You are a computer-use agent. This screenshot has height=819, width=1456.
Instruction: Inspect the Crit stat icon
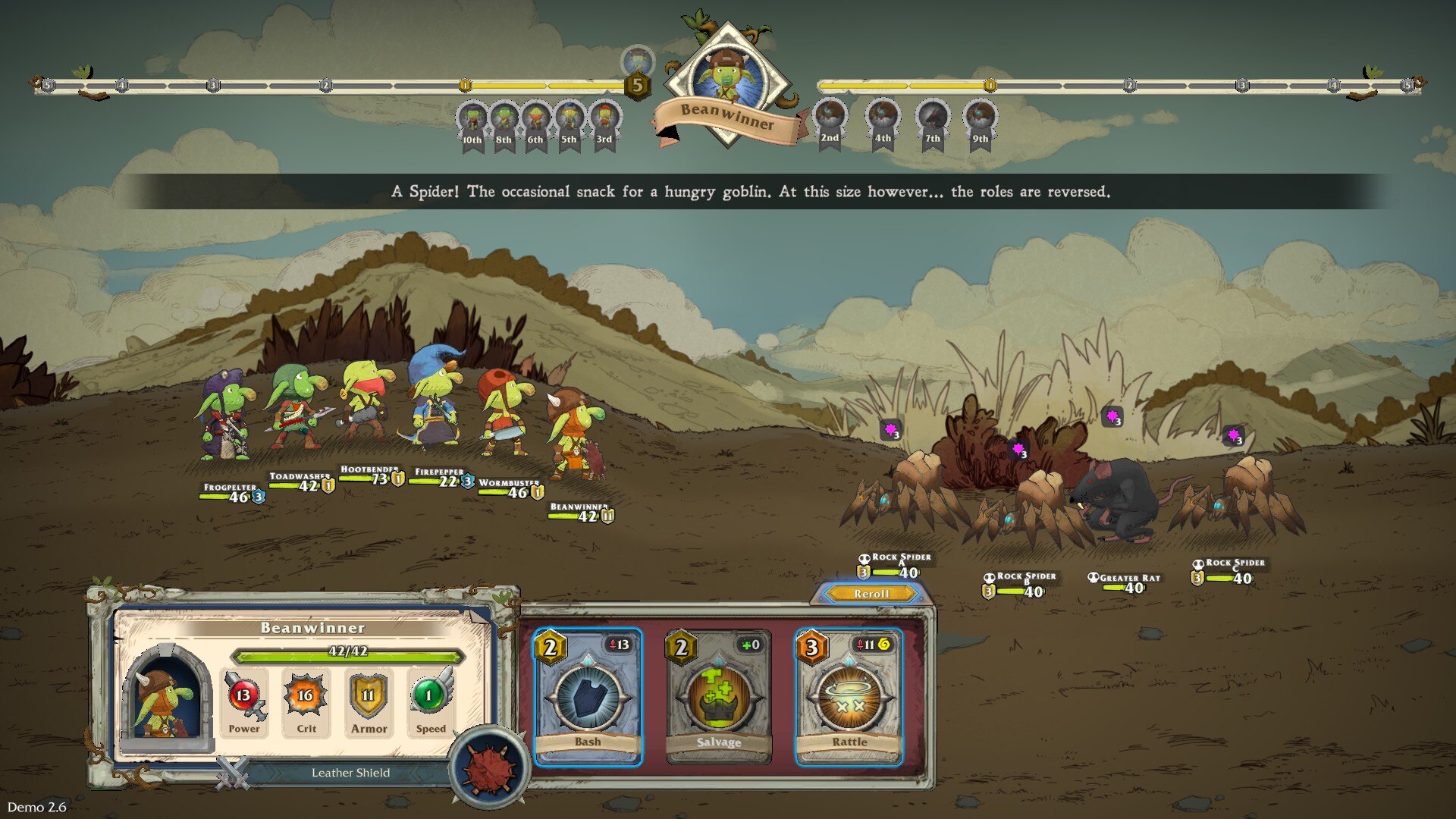[306, 696]
